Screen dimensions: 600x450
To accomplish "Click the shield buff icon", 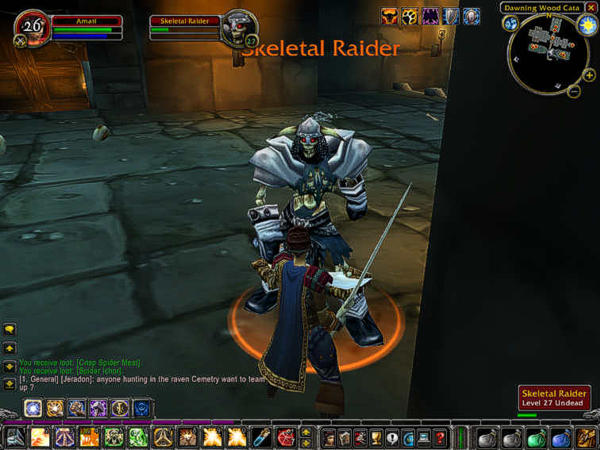I will pos(450,16).
